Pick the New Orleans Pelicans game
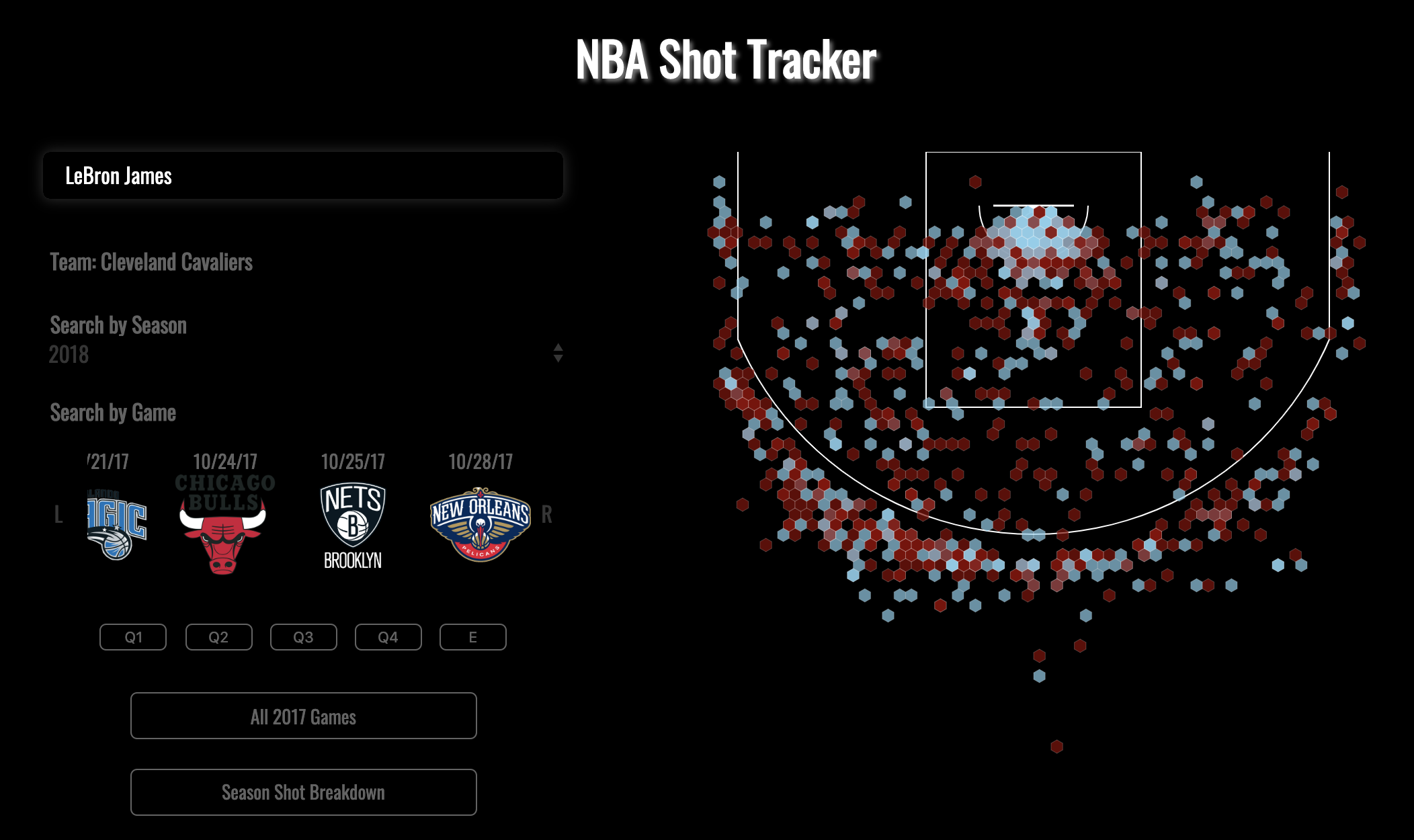 pos(481,523)
